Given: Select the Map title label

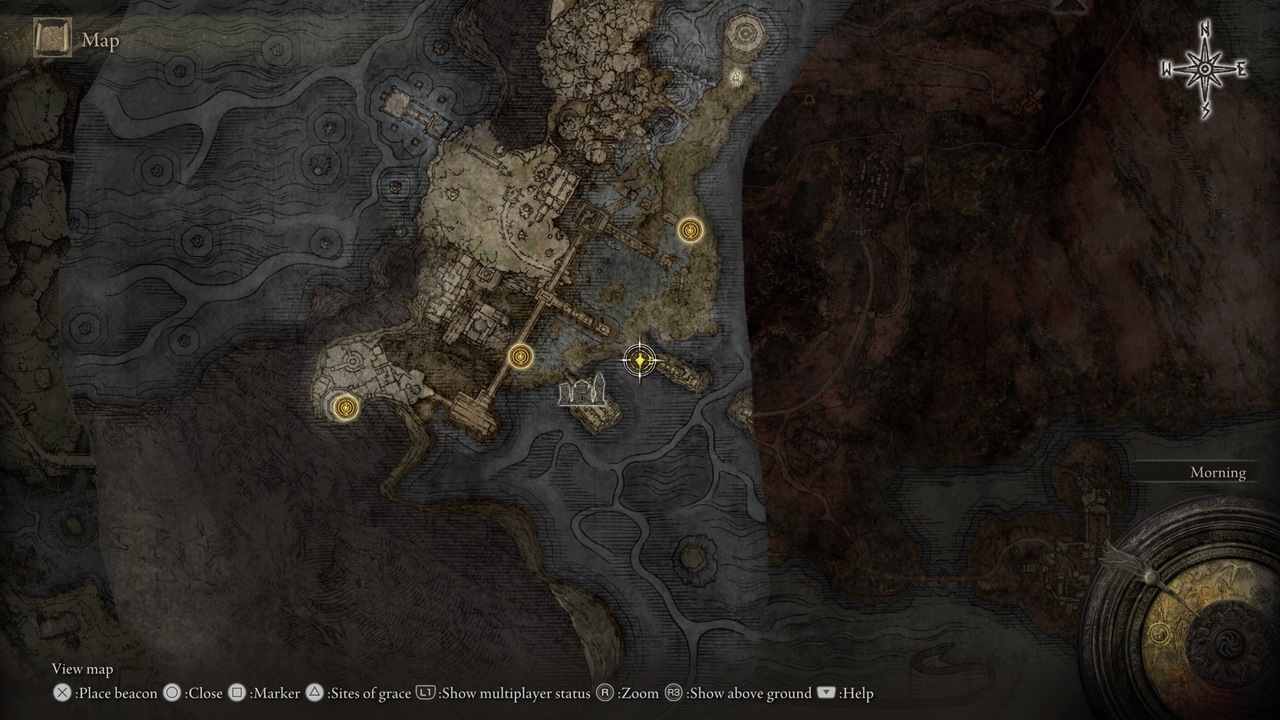Looking at the screenshot, I should tap(101, 41).
